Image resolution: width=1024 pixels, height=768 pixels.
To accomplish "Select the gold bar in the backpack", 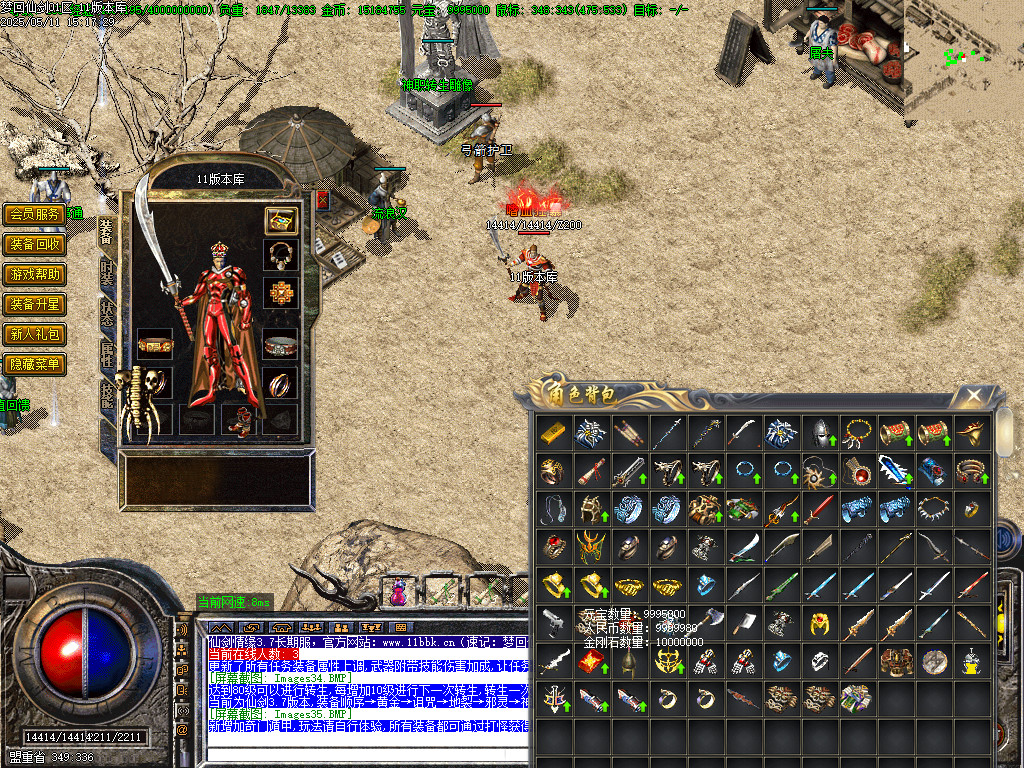I will click(x=552, y=432).
